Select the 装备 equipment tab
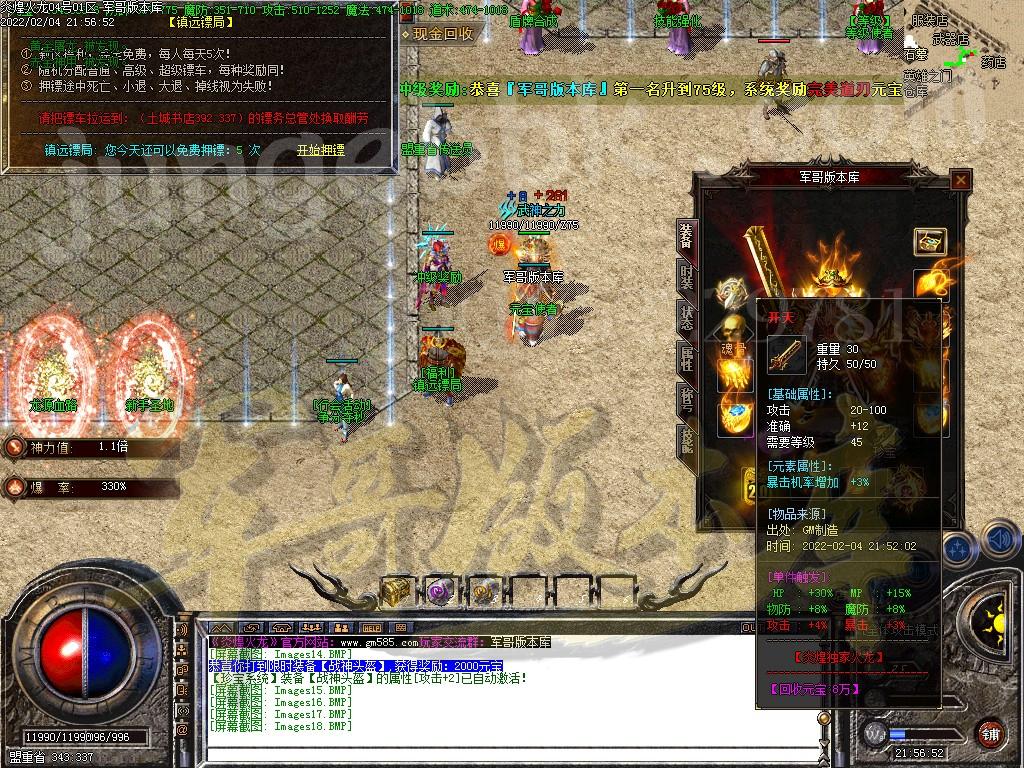Image resolution: width=1024 pixels, height=768 pixels. tap(686, 236)
